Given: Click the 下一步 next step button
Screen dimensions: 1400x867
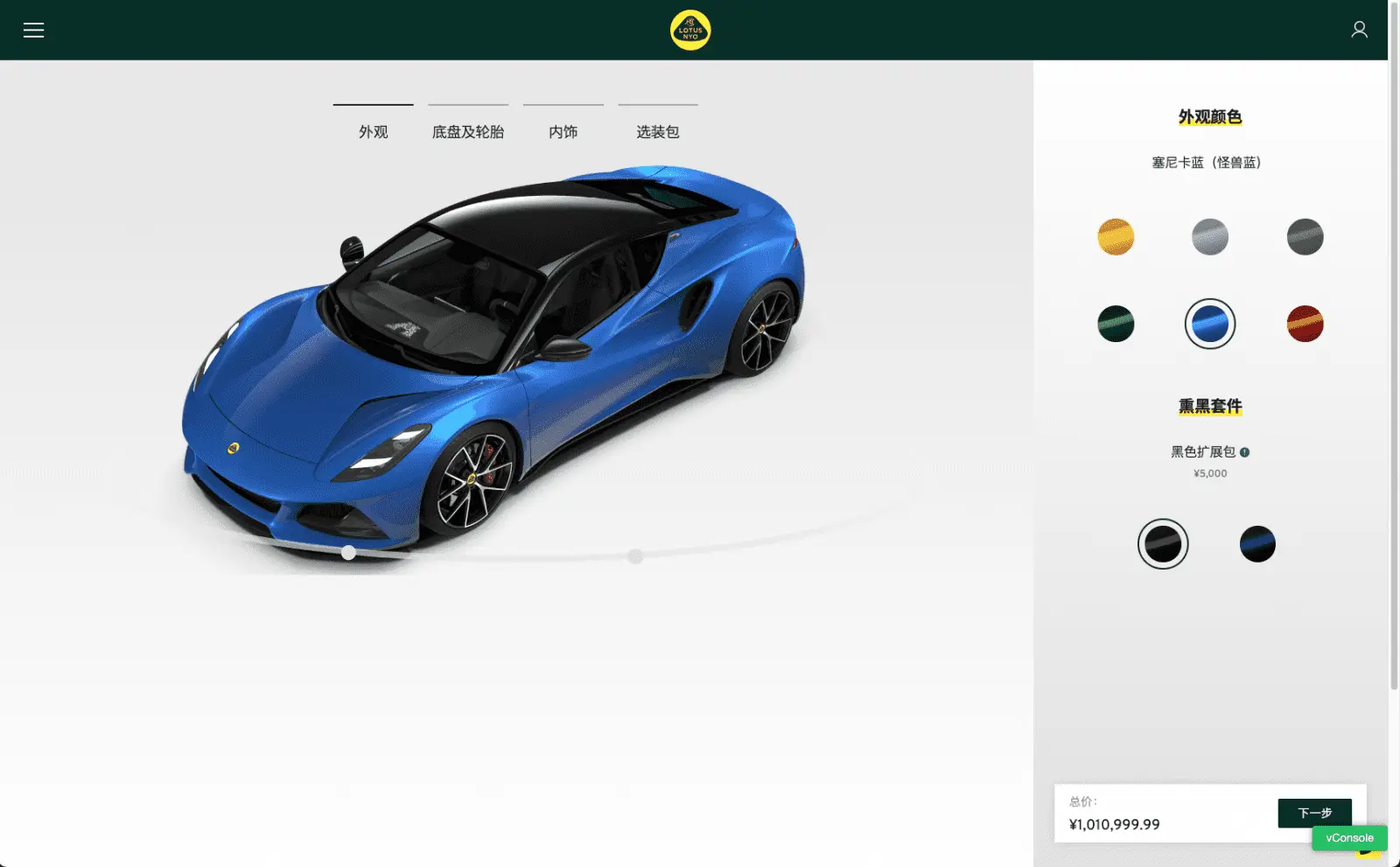Looking at the screenshot, I should tap(1314, 813).
